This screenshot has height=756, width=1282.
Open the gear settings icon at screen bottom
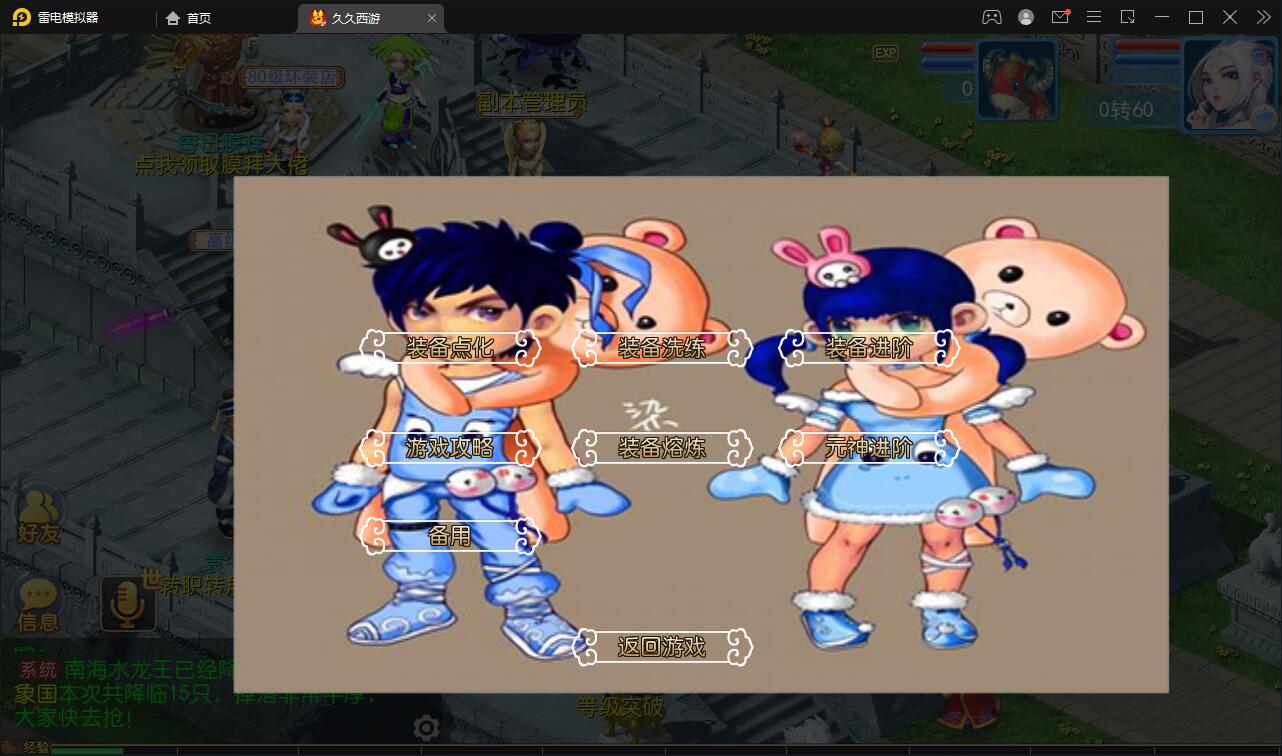click(x=426, y=728)
